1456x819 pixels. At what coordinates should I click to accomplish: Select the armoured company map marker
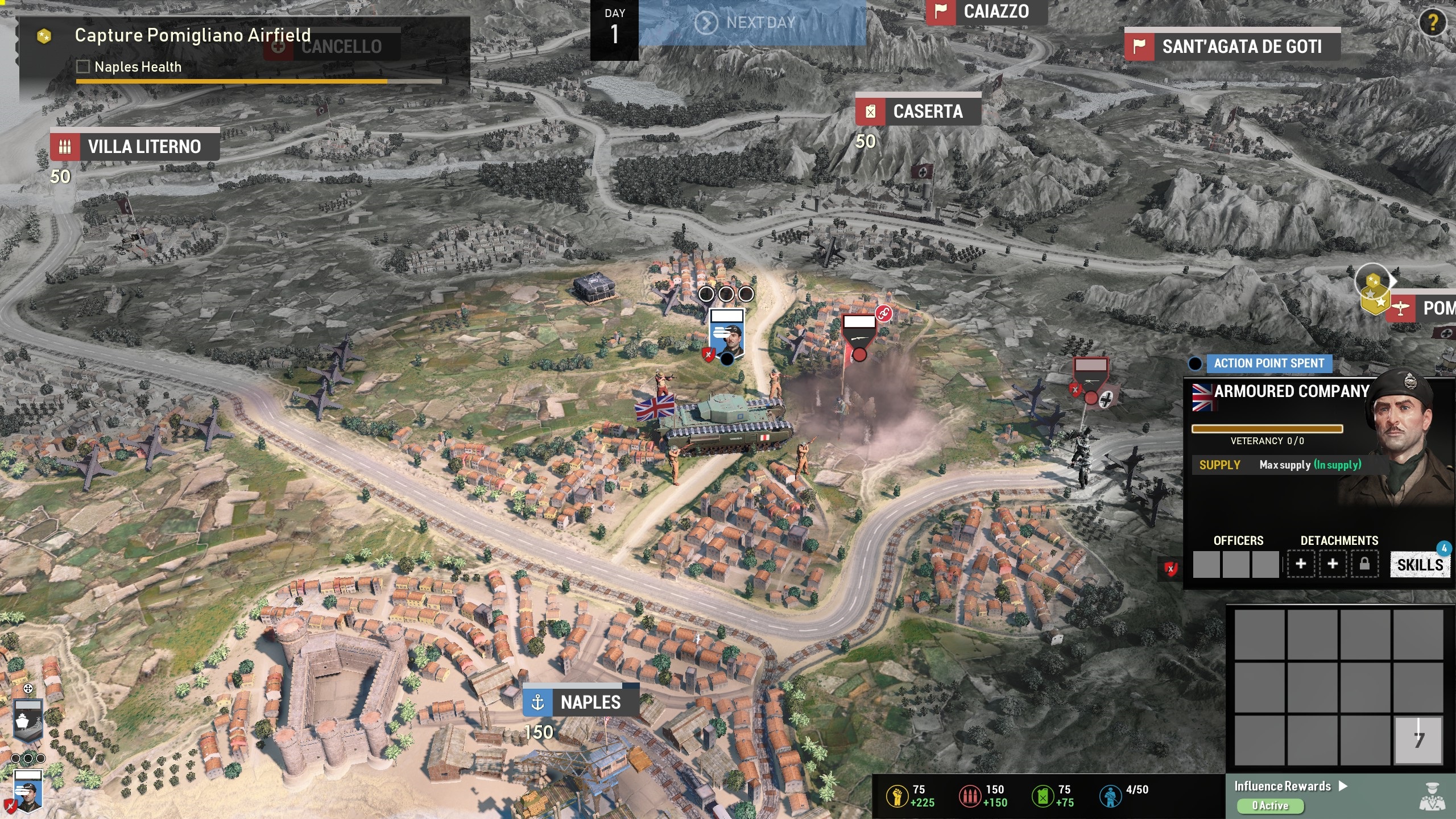(727, 336)
